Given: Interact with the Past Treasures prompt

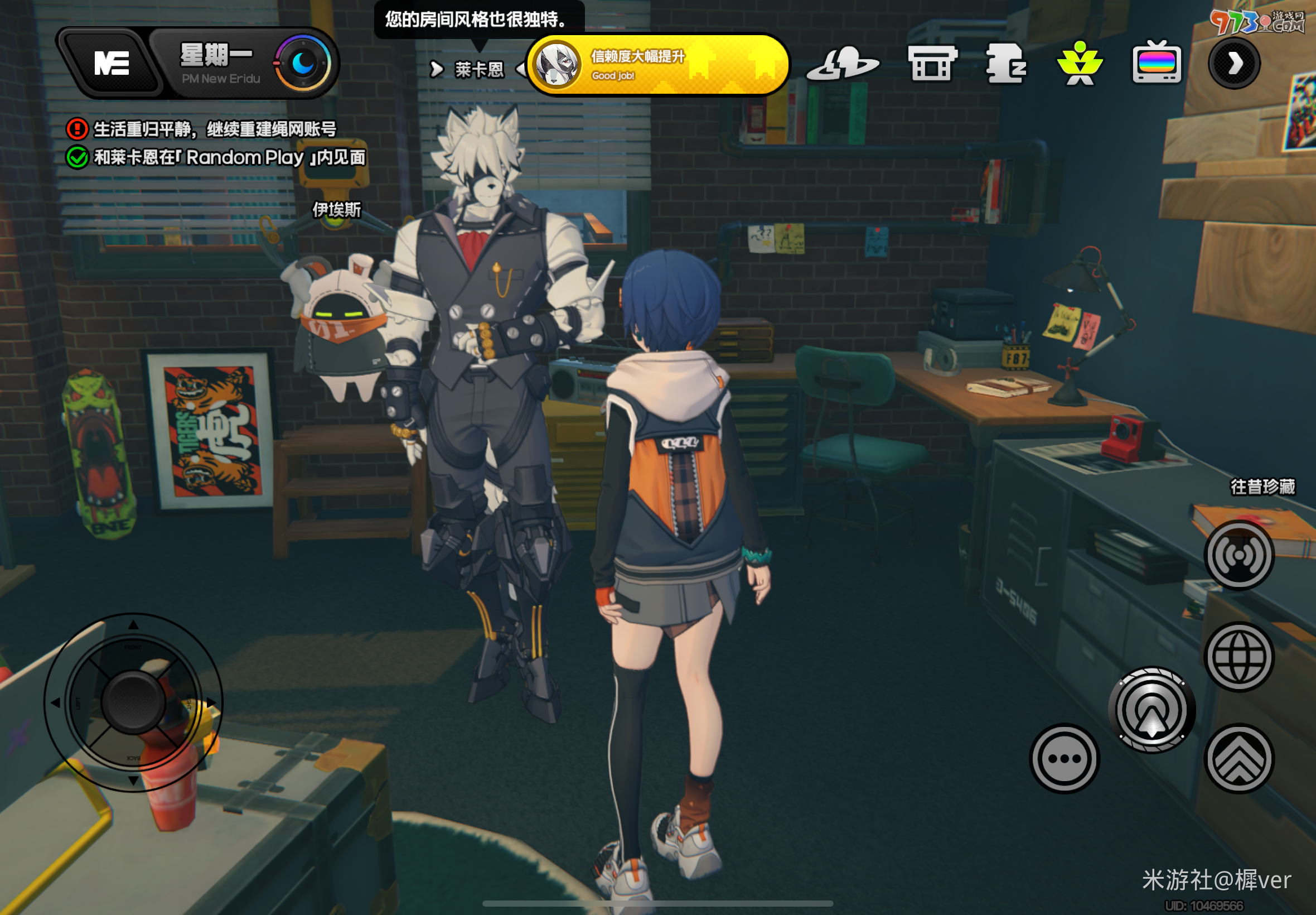Looking at the screenshot, I should pos(1262,487).
